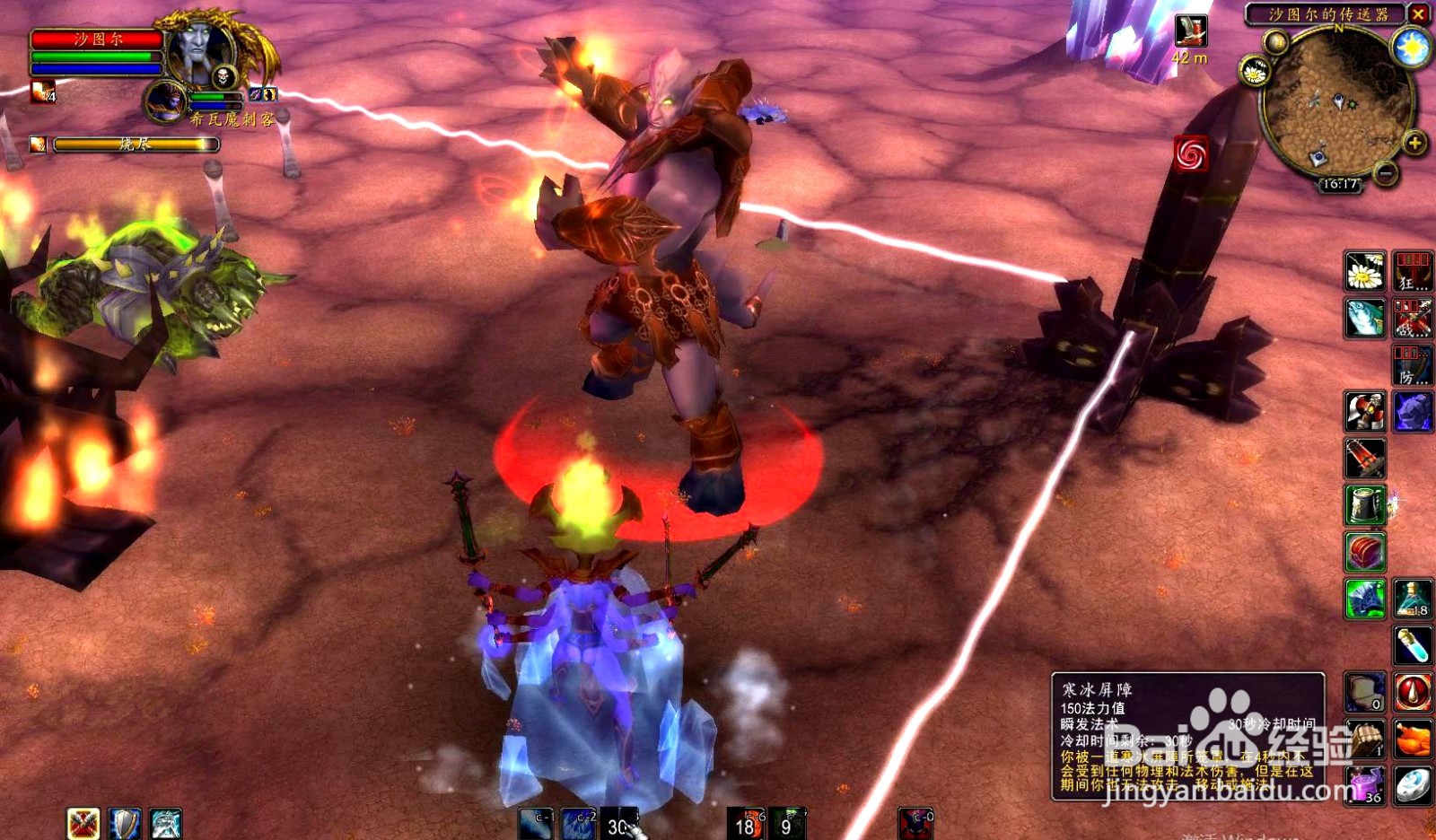1436x840 pixels.
Task: Click the 烧尽 cast progress bar
Action: [x=135, y=144]
